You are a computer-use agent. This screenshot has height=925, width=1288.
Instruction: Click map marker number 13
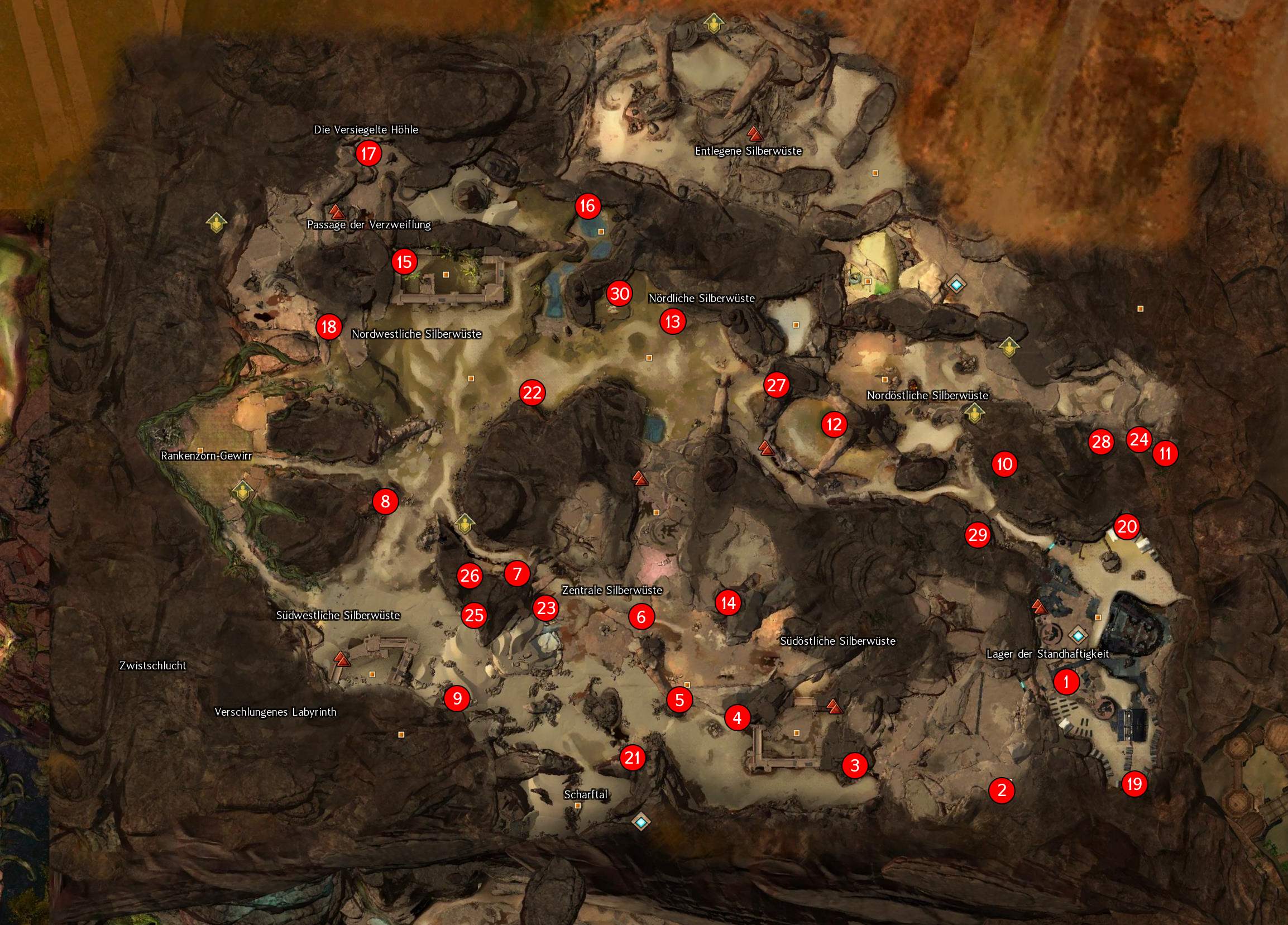672,322
